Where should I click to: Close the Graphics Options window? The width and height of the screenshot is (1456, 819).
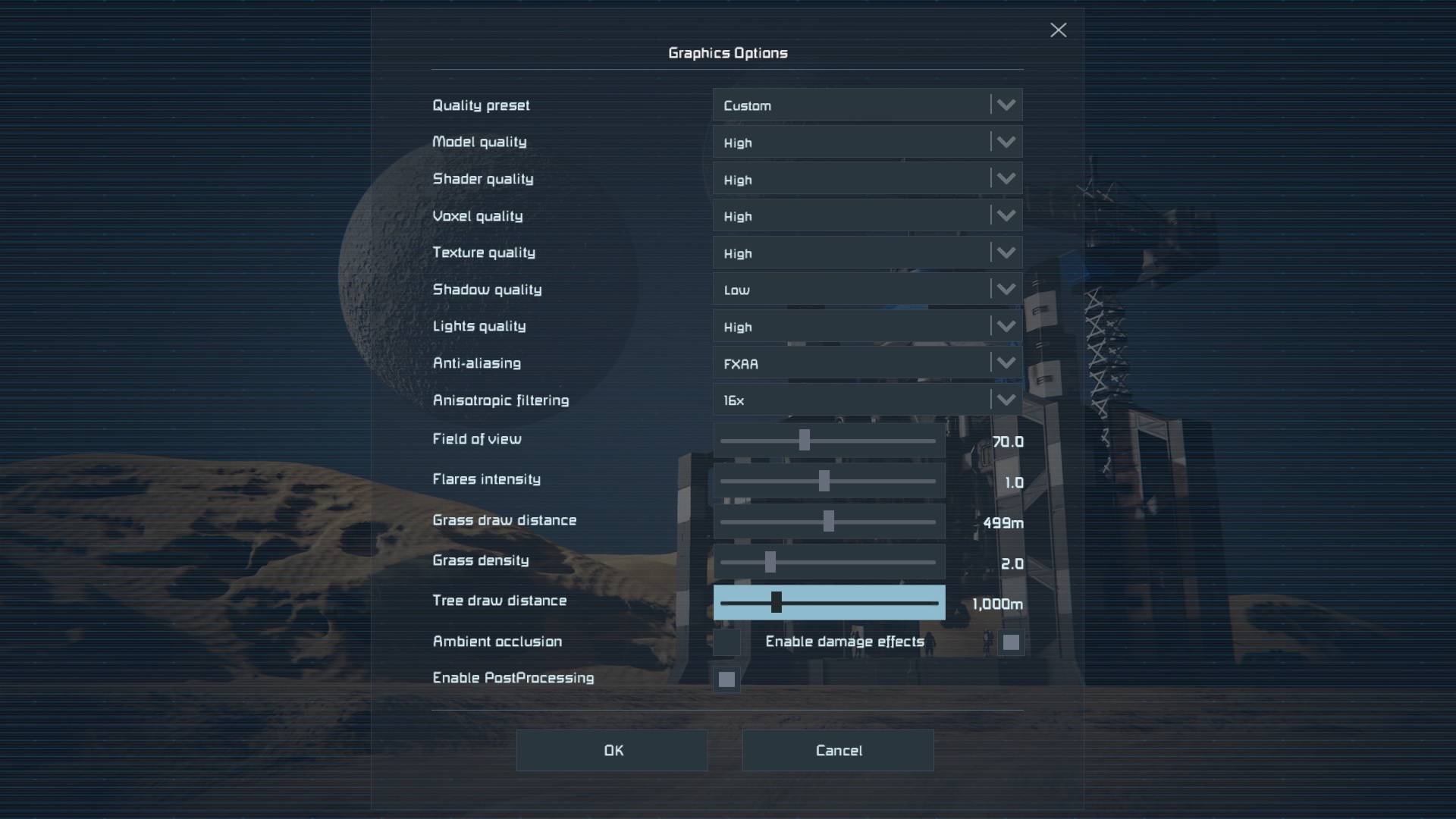1058,30
